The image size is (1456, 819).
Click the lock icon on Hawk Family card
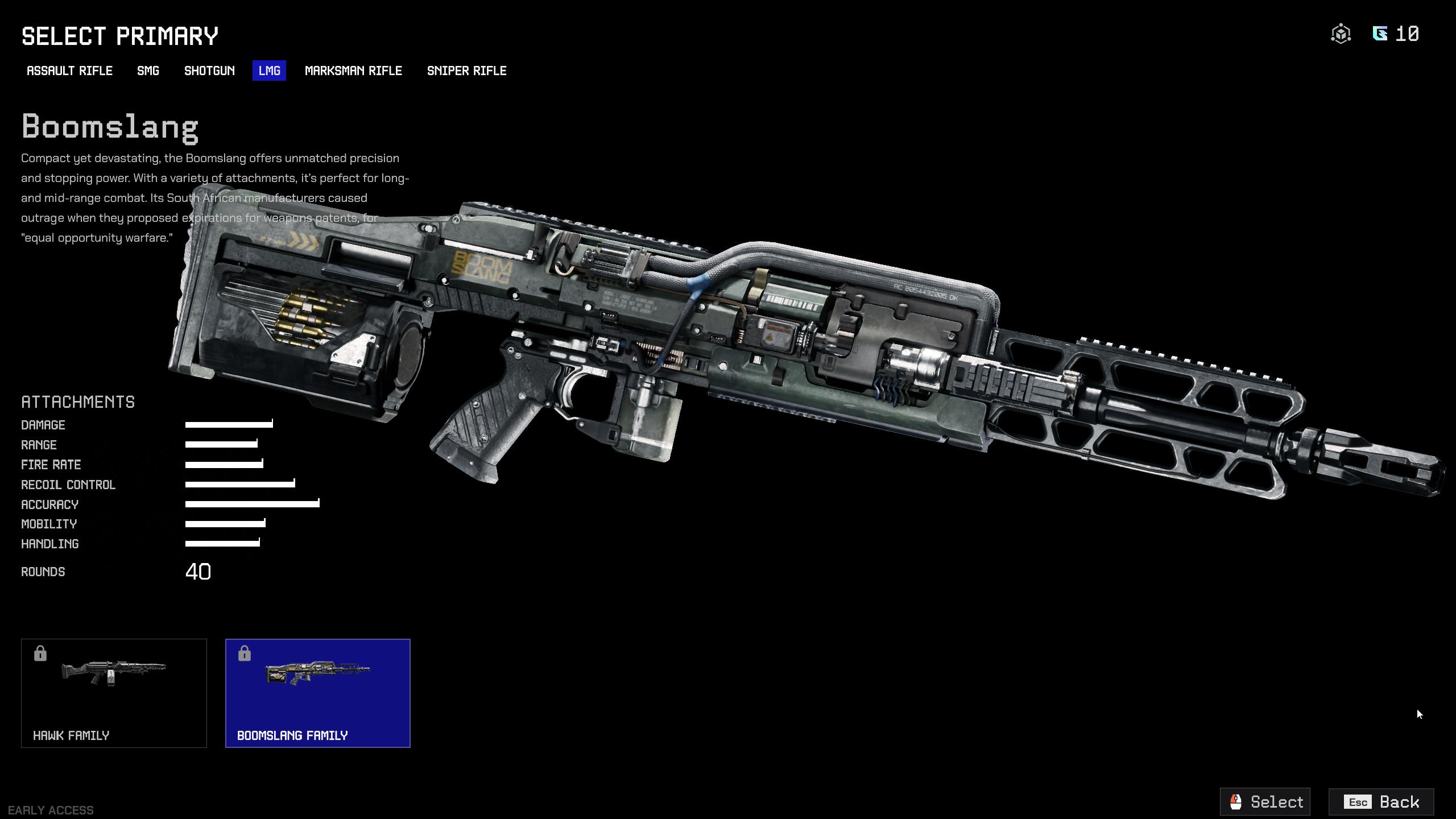click(40, 653)
